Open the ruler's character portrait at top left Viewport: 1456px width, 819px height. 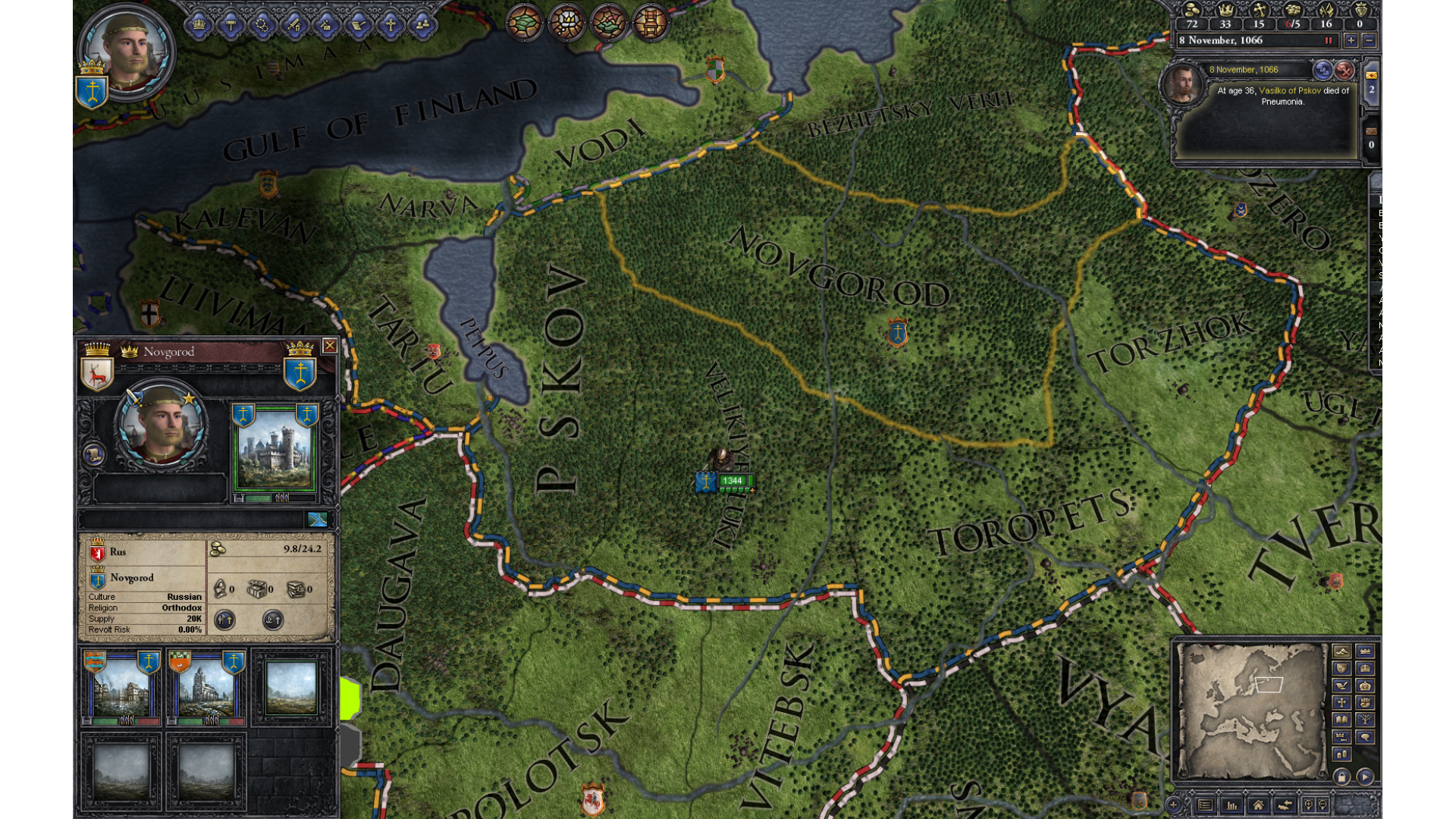pyautogui.click(x=127, y=51)
